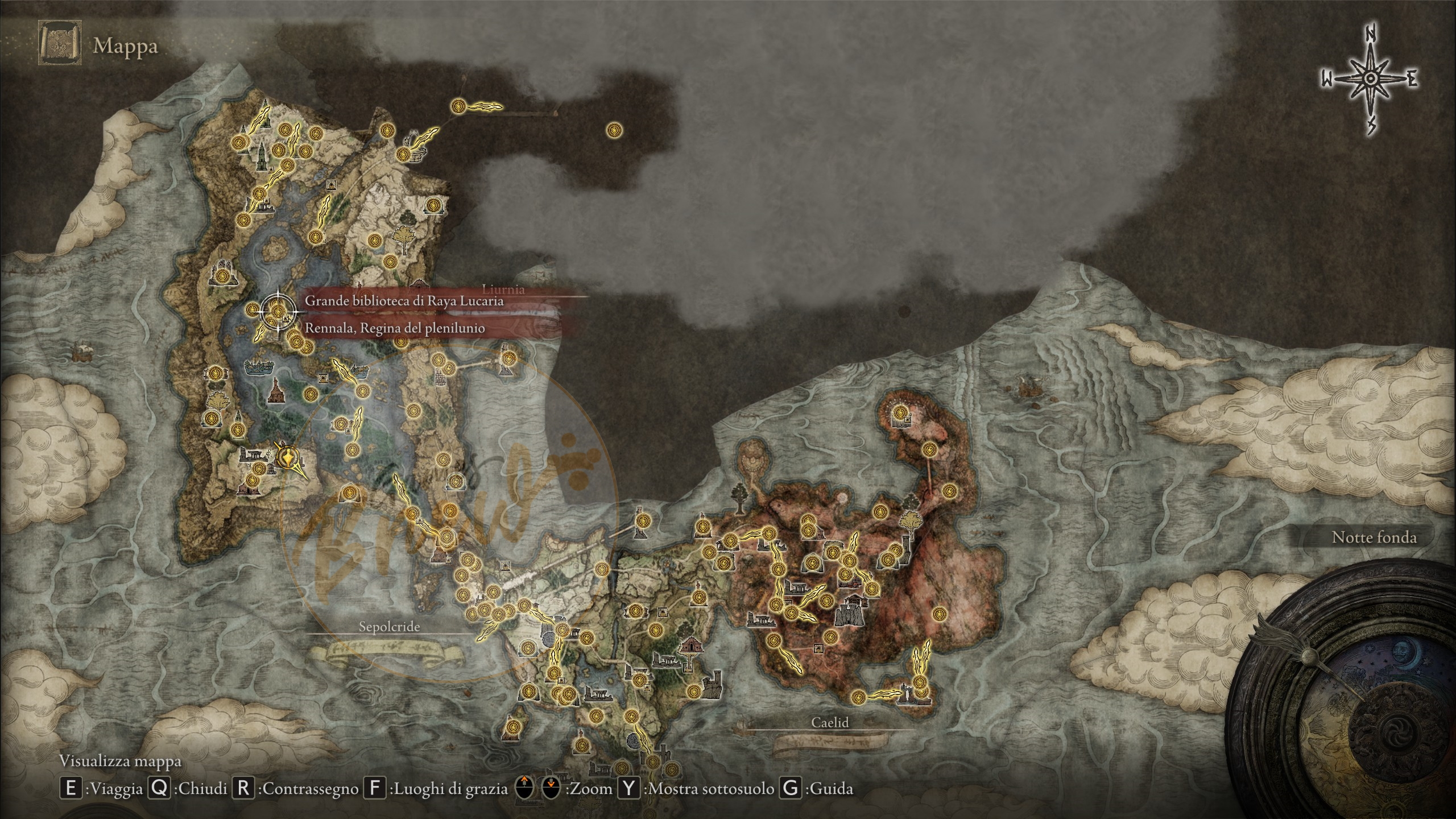Screen dimensions: 1456x819
Task: Select the grace on the foggy path north of Liurnia
Action: point(459,106)
